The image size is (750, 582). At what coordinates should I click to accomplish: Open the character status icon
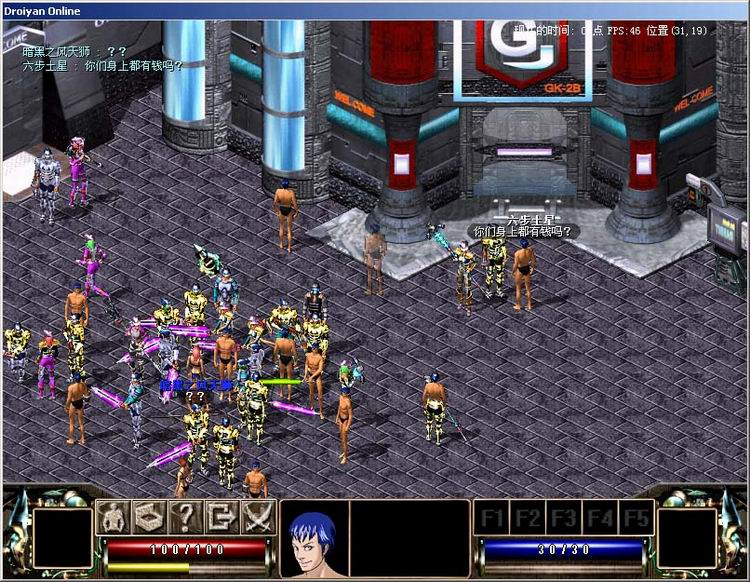(113, 517)
